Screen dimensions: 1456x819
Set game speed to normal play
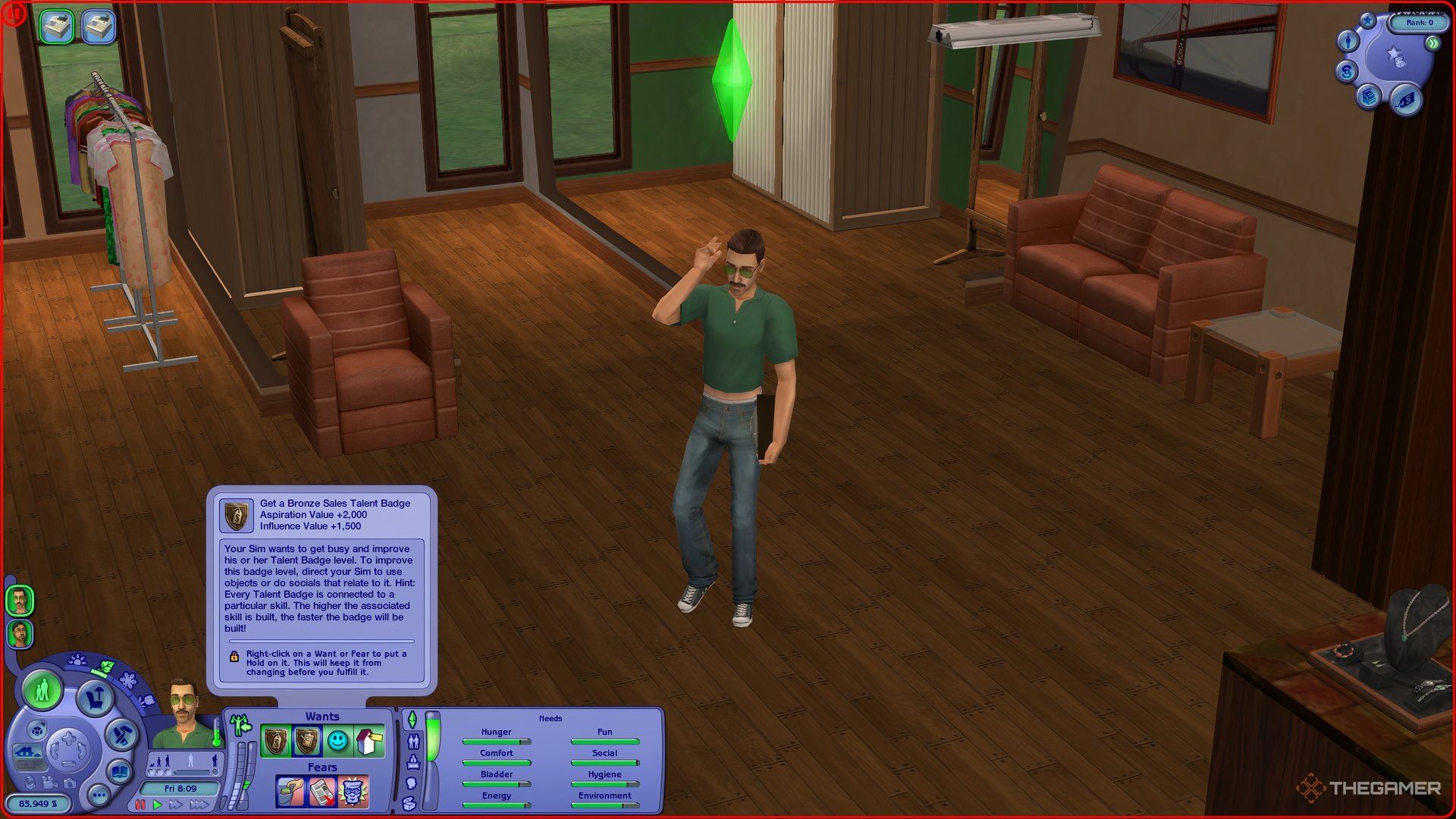coord(158,805)
